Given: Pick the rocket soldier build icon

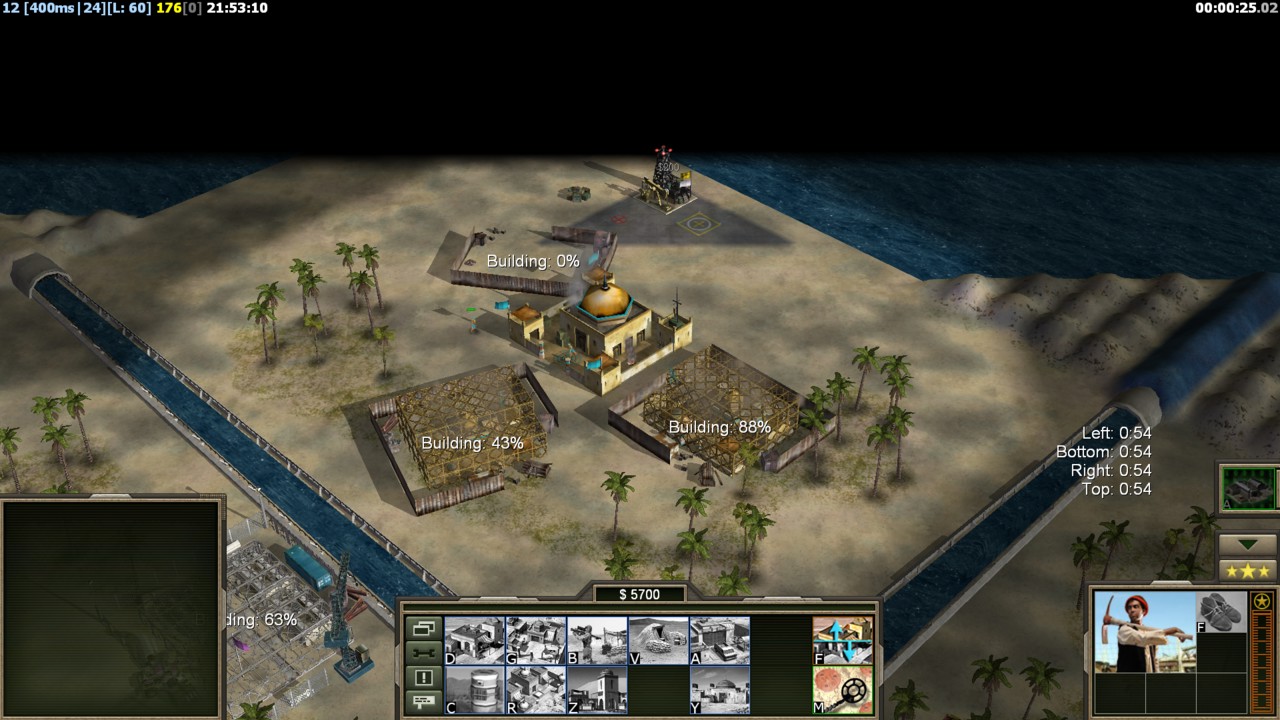Looking at the screenshot, I should point(597,640).
